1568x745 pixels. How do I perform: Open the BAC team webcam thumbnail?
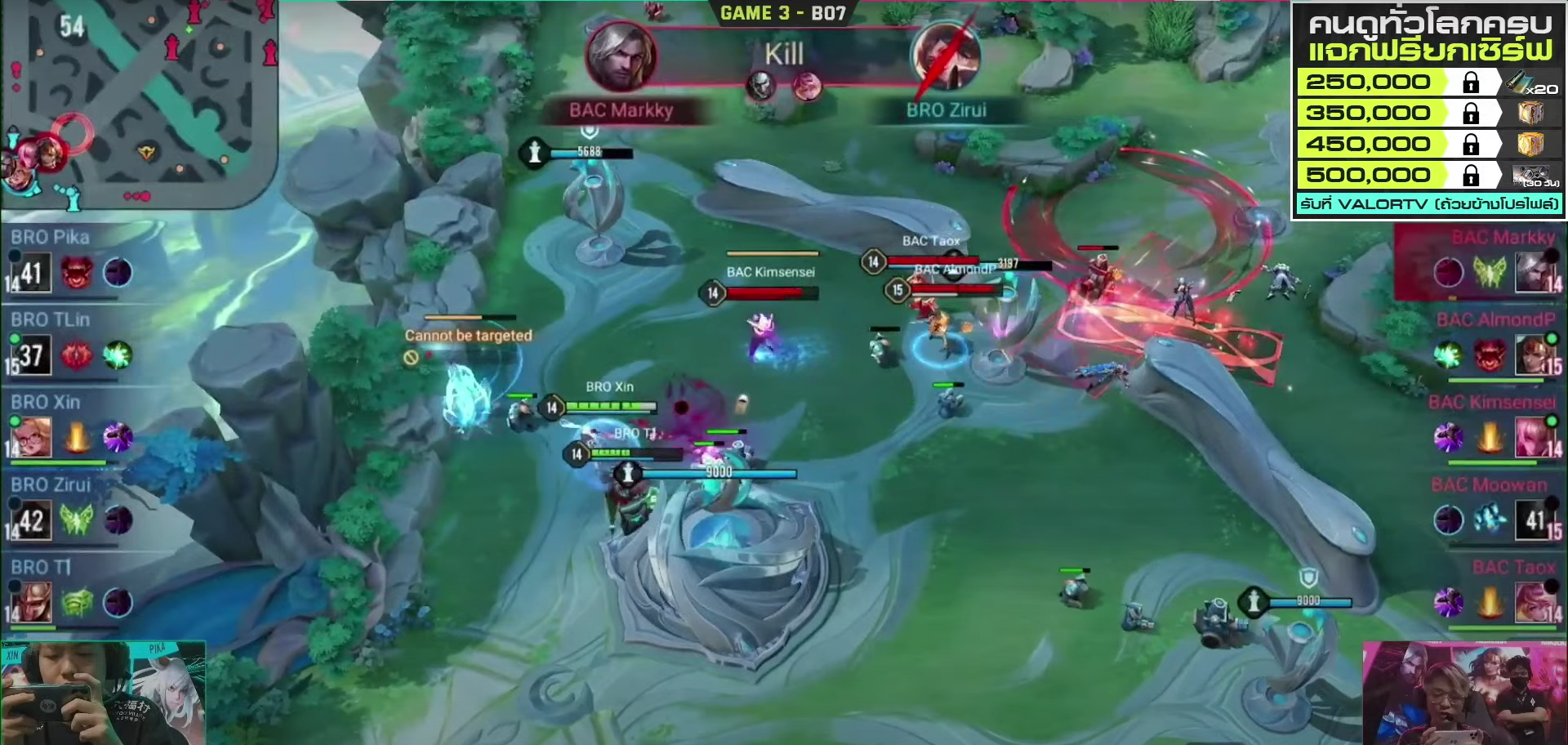[1464, 693]
